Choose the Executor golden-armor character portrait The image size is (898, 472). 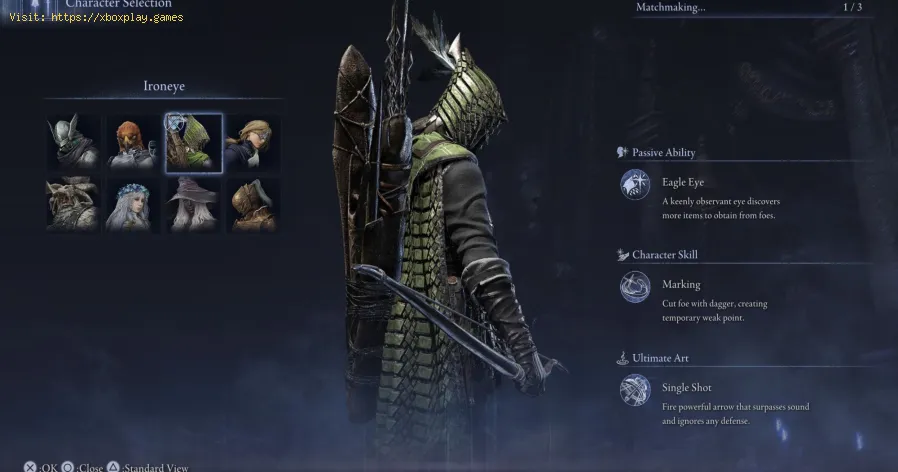[252, 203]
